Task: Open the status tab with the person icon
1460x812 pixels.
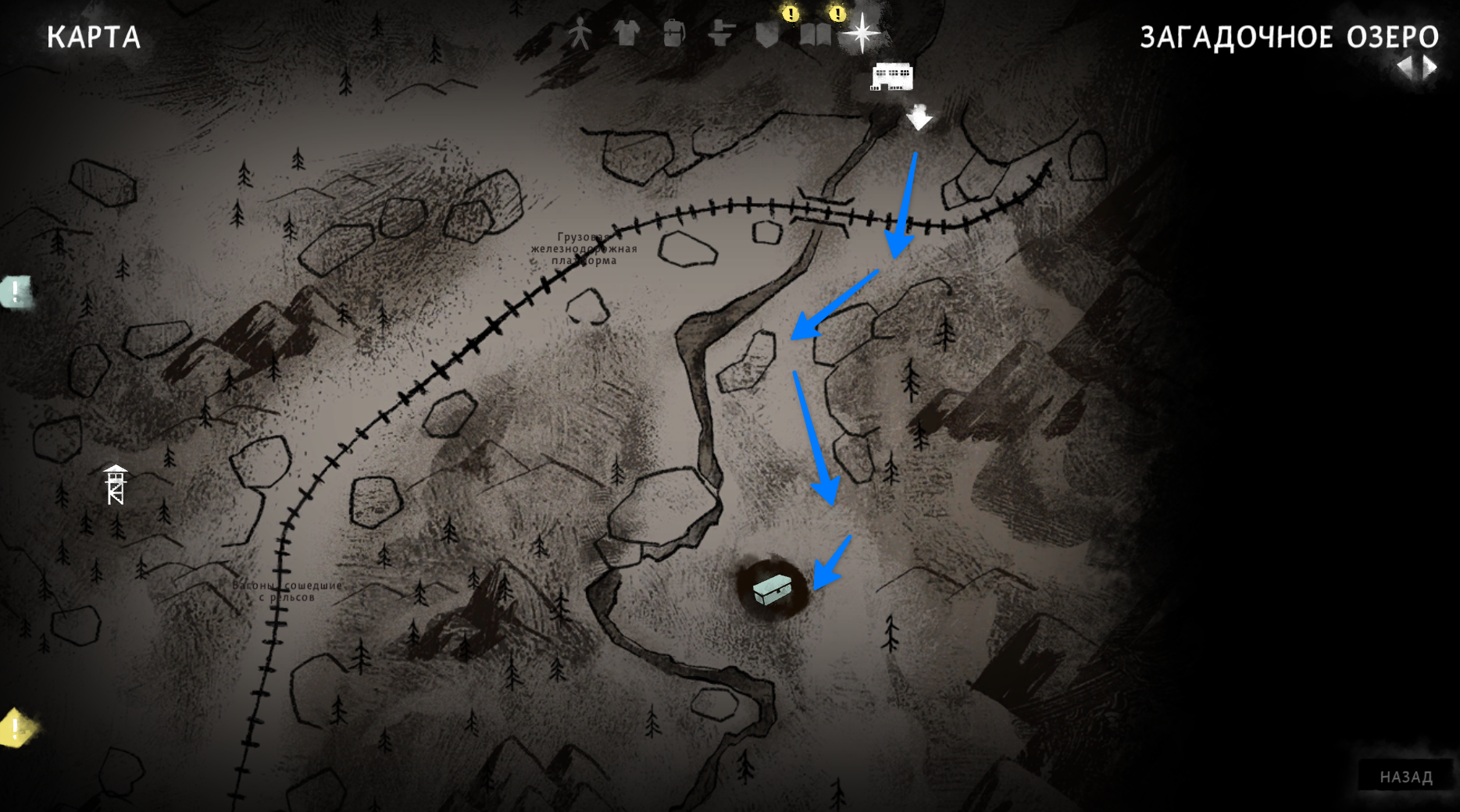Action: [580, 34]
